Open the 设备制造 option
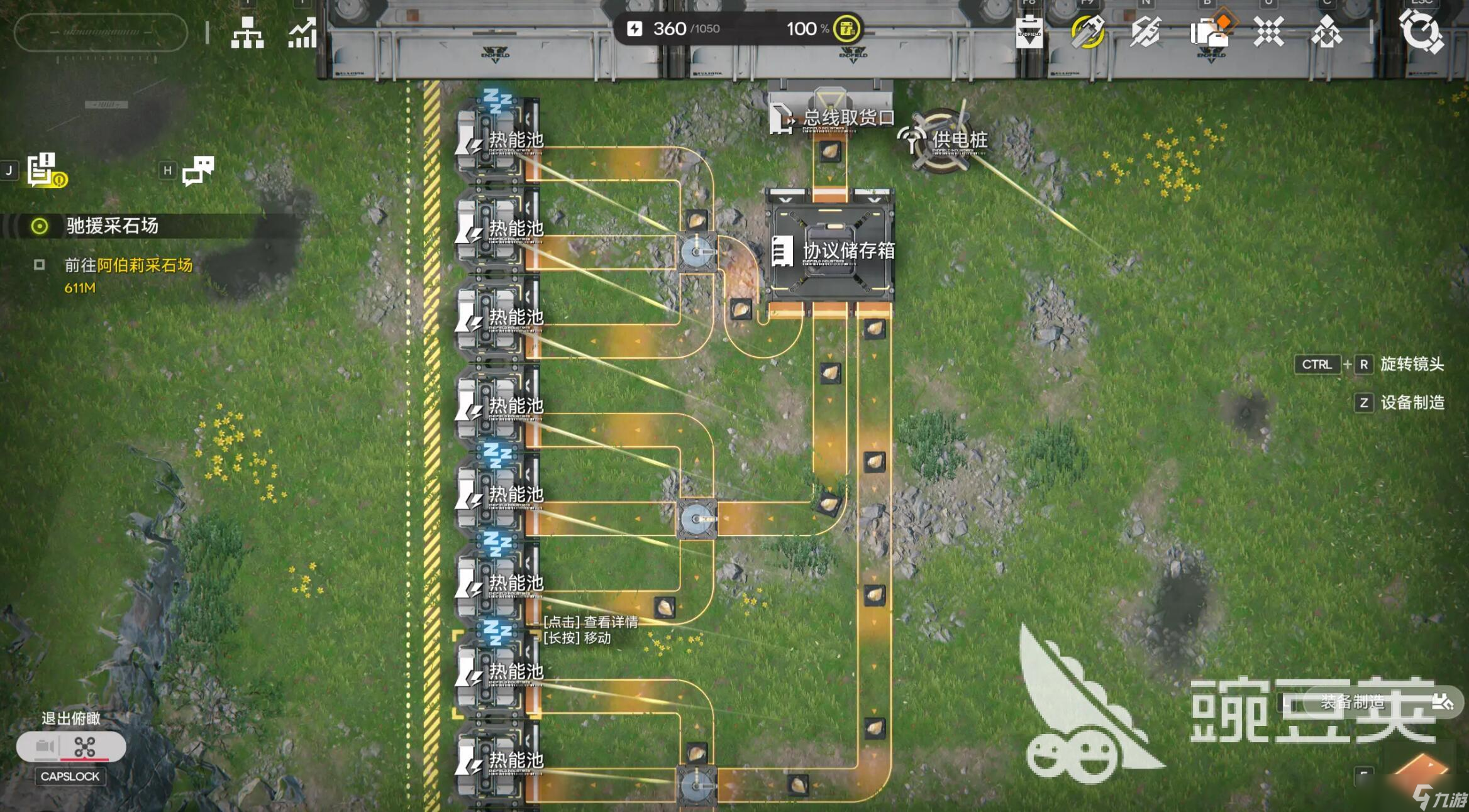This screenshot has height=812, width=1469. click(x=1412, y=402)
